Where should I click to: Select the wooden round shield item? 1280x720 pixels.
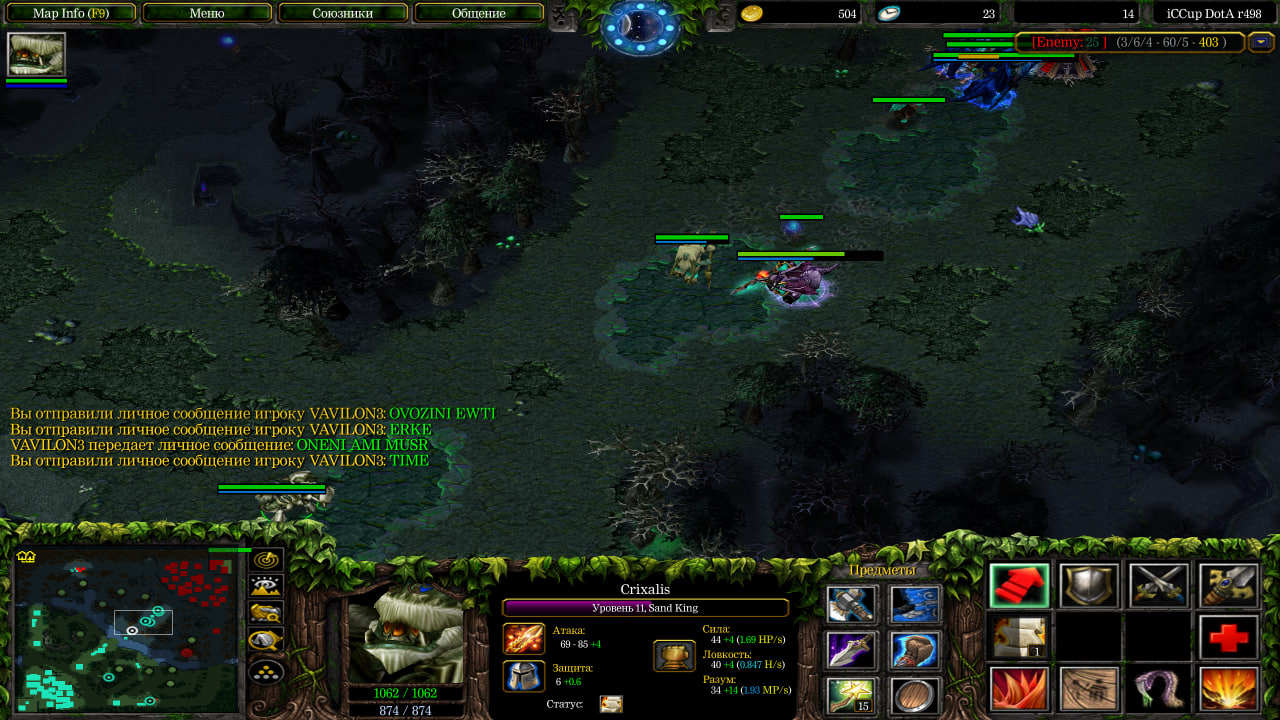pyautogui.click(x=914, y=696)
